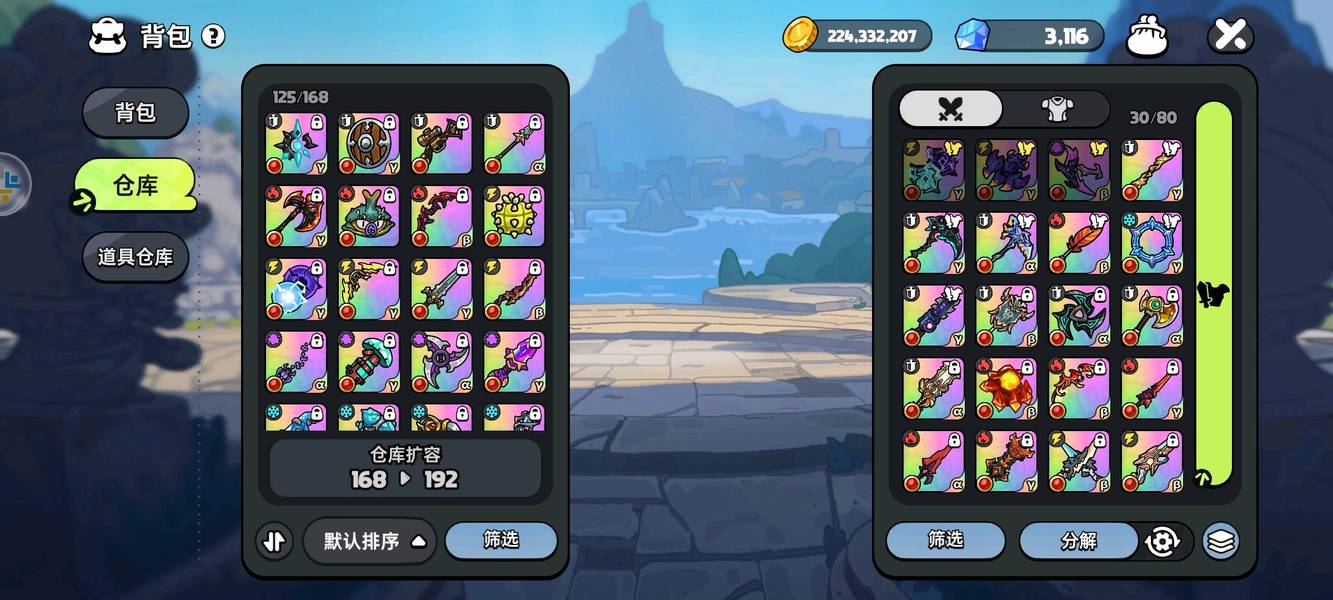Image resolution: width=1333 pixels, height=600 pixels.
Task: Close the backpack screen
Action: click(1230, 37)
